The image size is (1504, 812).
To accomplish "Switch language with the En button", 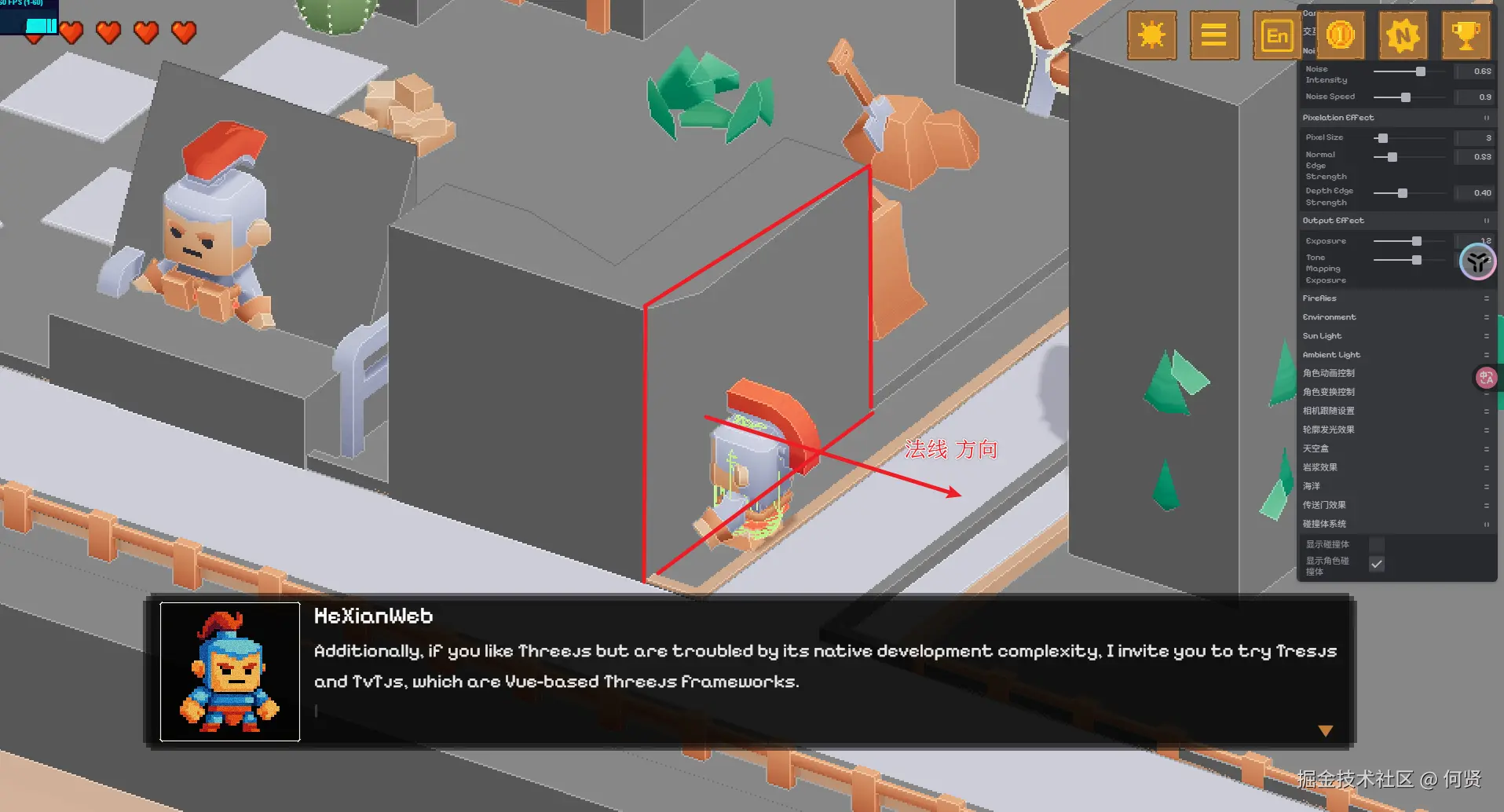I will pos(1277,35).
